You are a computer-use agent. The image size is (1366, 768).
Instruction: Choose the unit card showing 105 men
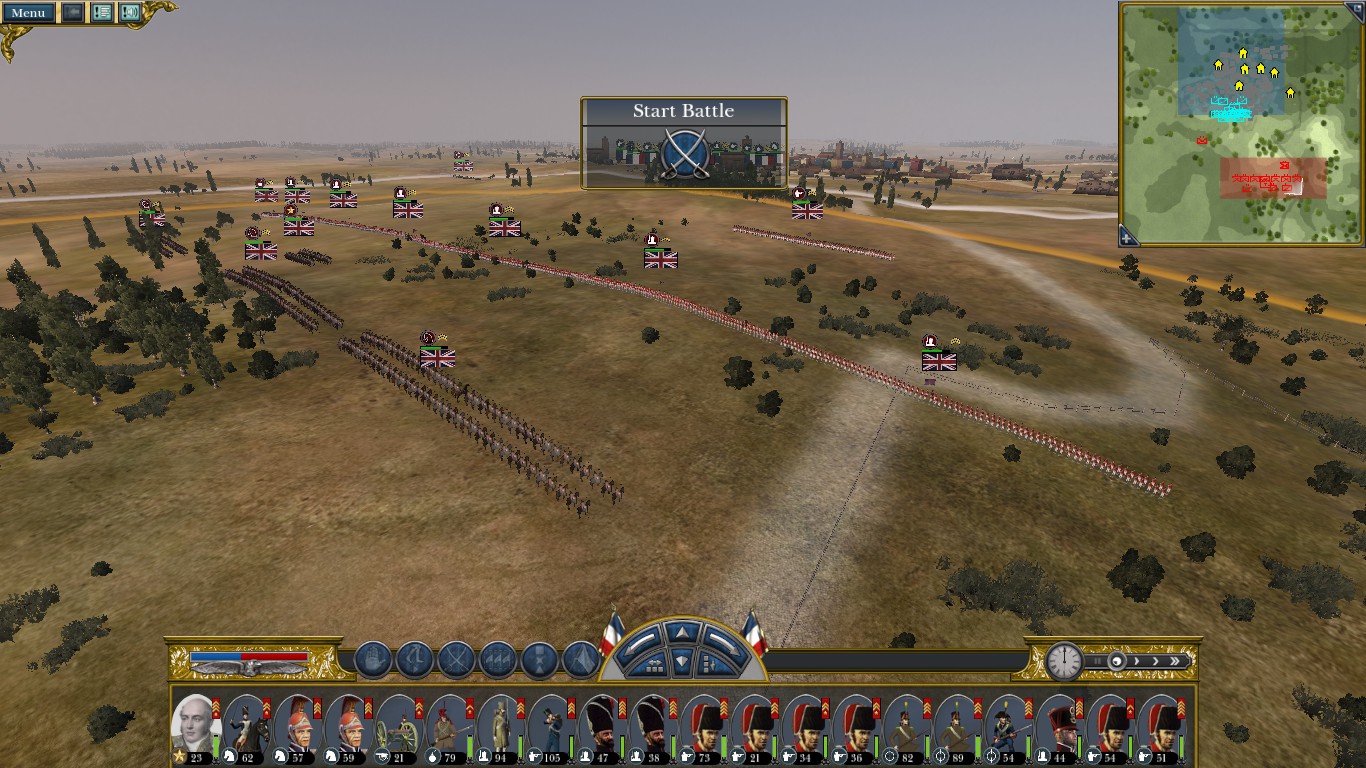[552, 726]
